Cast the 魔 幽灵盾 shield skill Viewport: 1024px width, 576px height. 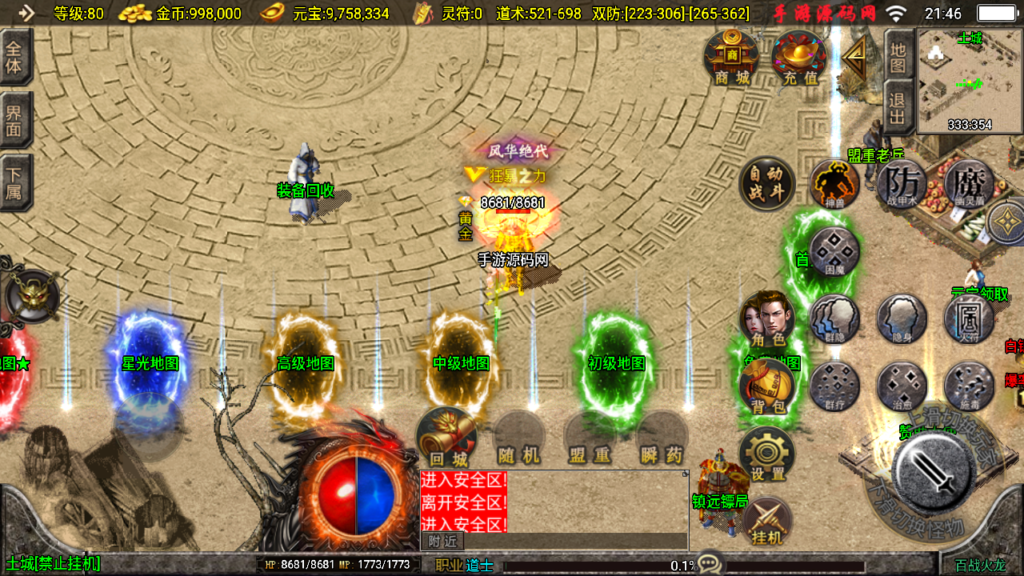968,183
